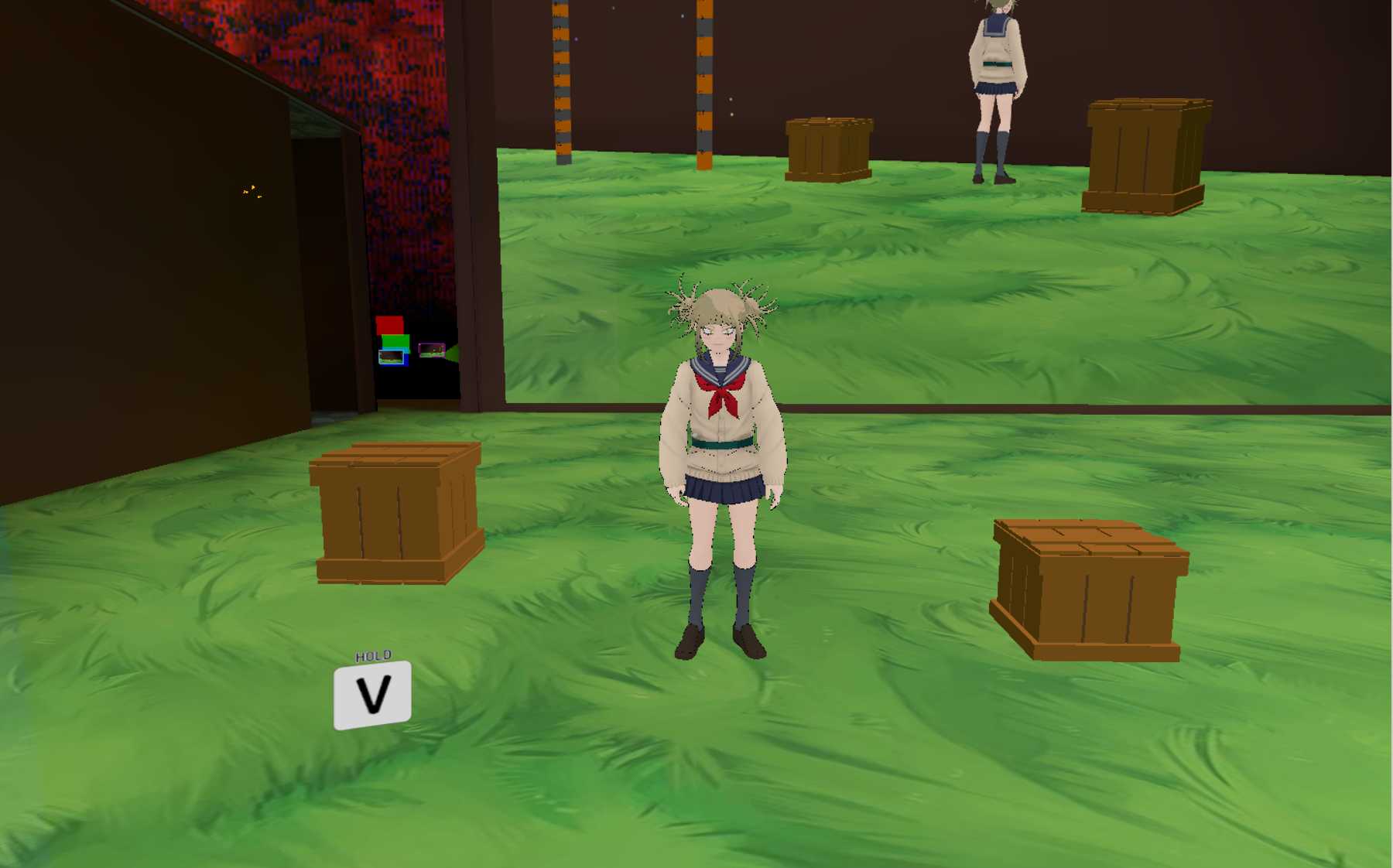The height and width of the screenshot is (868, 1393).
Task: Toggle the blue cube in the dark room
Action: (406, 360)
